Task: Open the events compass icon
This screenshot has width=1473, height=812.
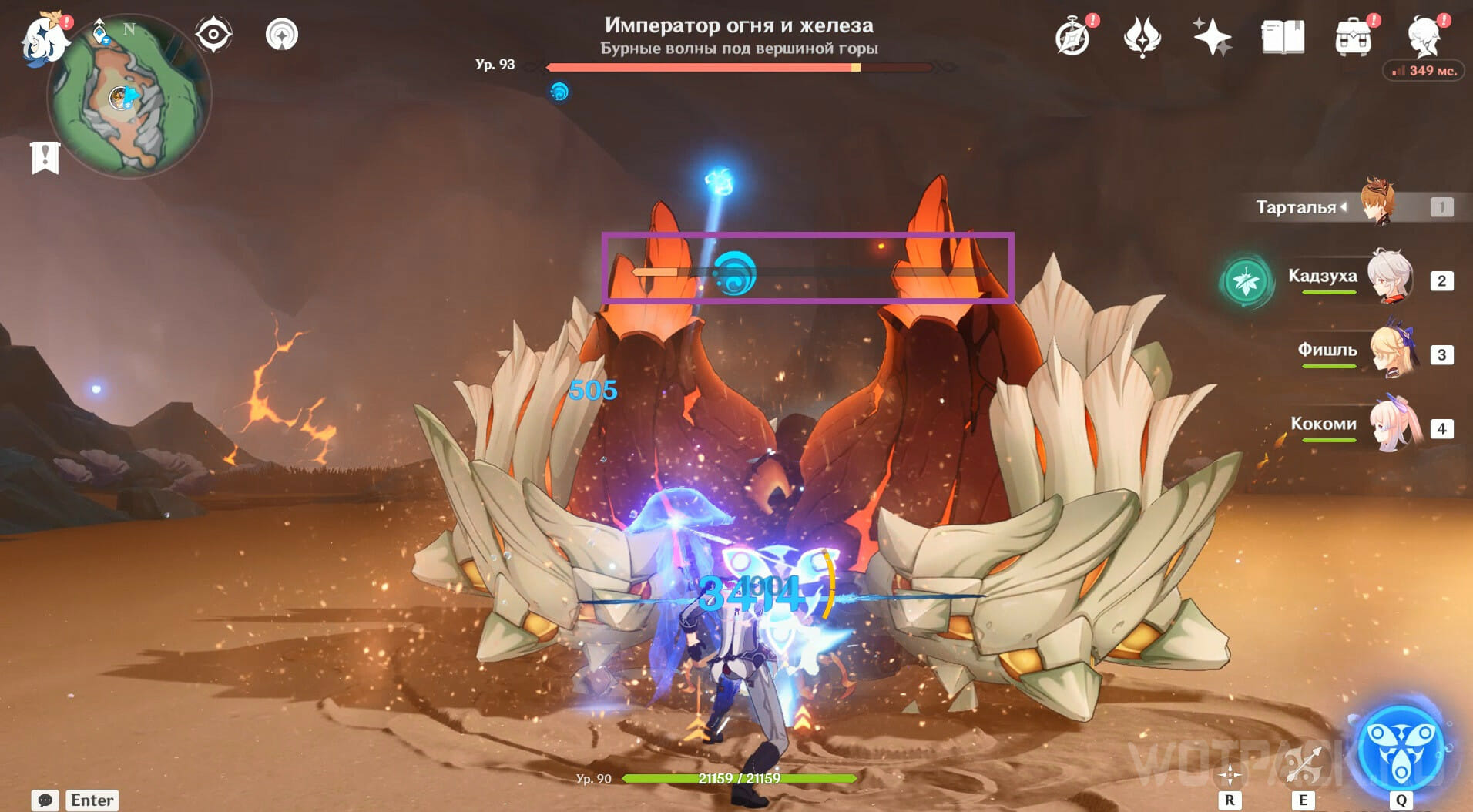Action: [x=1072, y=37]
